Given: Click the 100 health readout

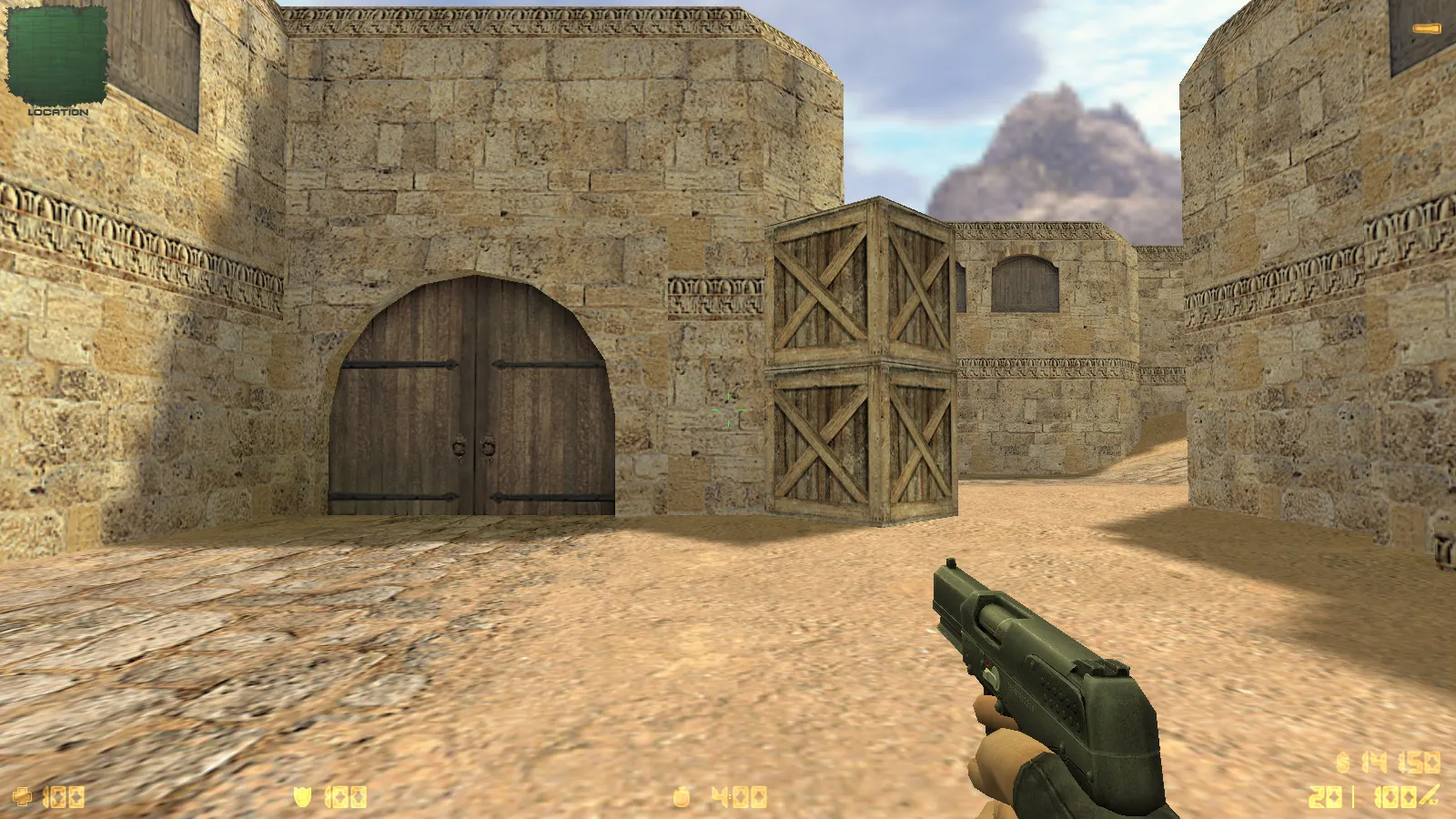Looking at the screenshot, I should [64, 797].
